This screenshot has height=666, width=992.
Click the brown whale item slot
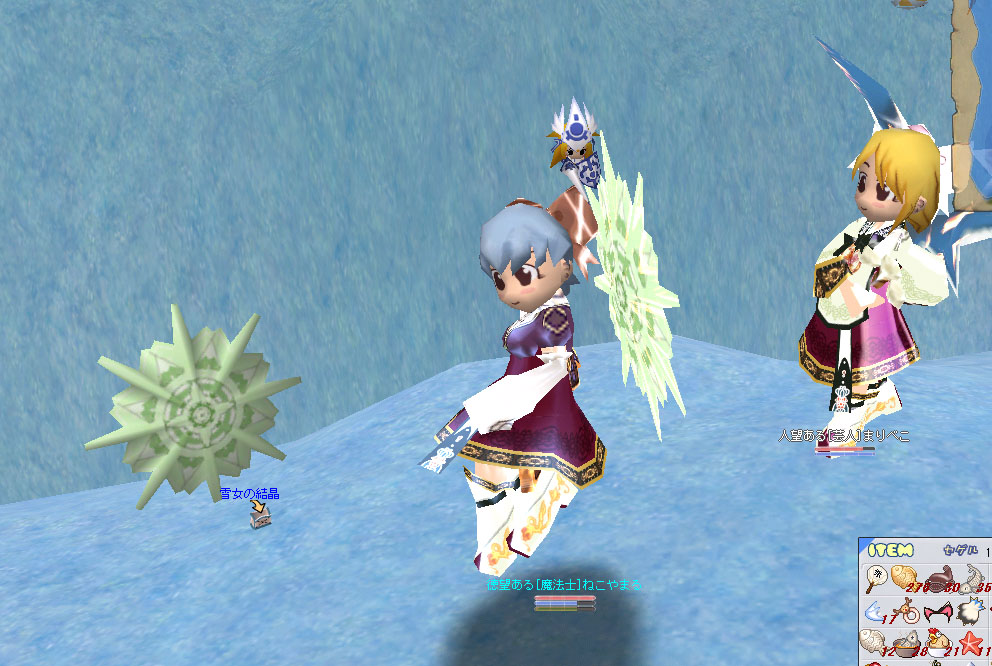pos(939,578)
